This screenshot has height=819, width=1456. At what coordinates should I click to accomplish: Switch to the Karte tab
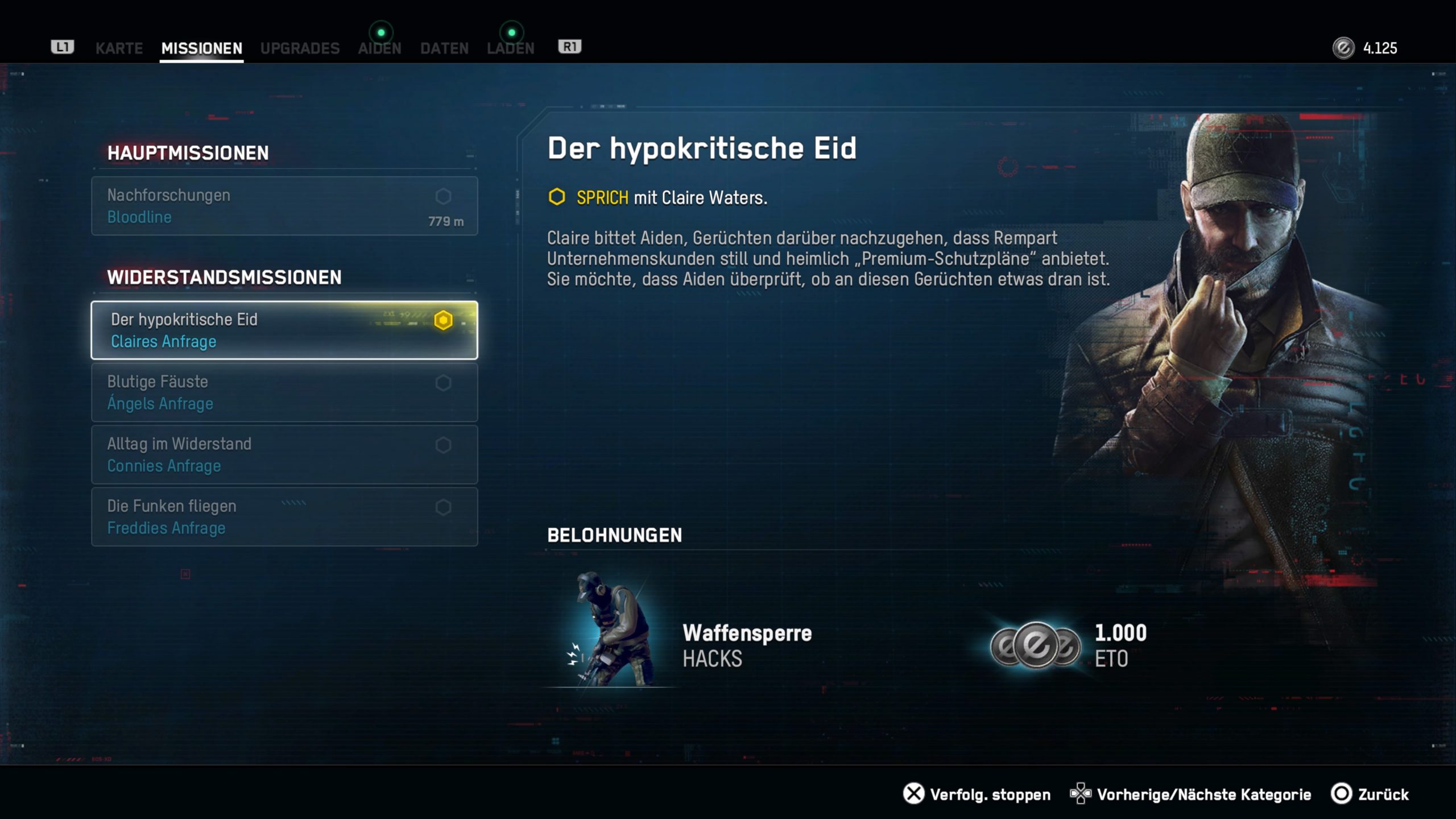[x=119, y=48]
